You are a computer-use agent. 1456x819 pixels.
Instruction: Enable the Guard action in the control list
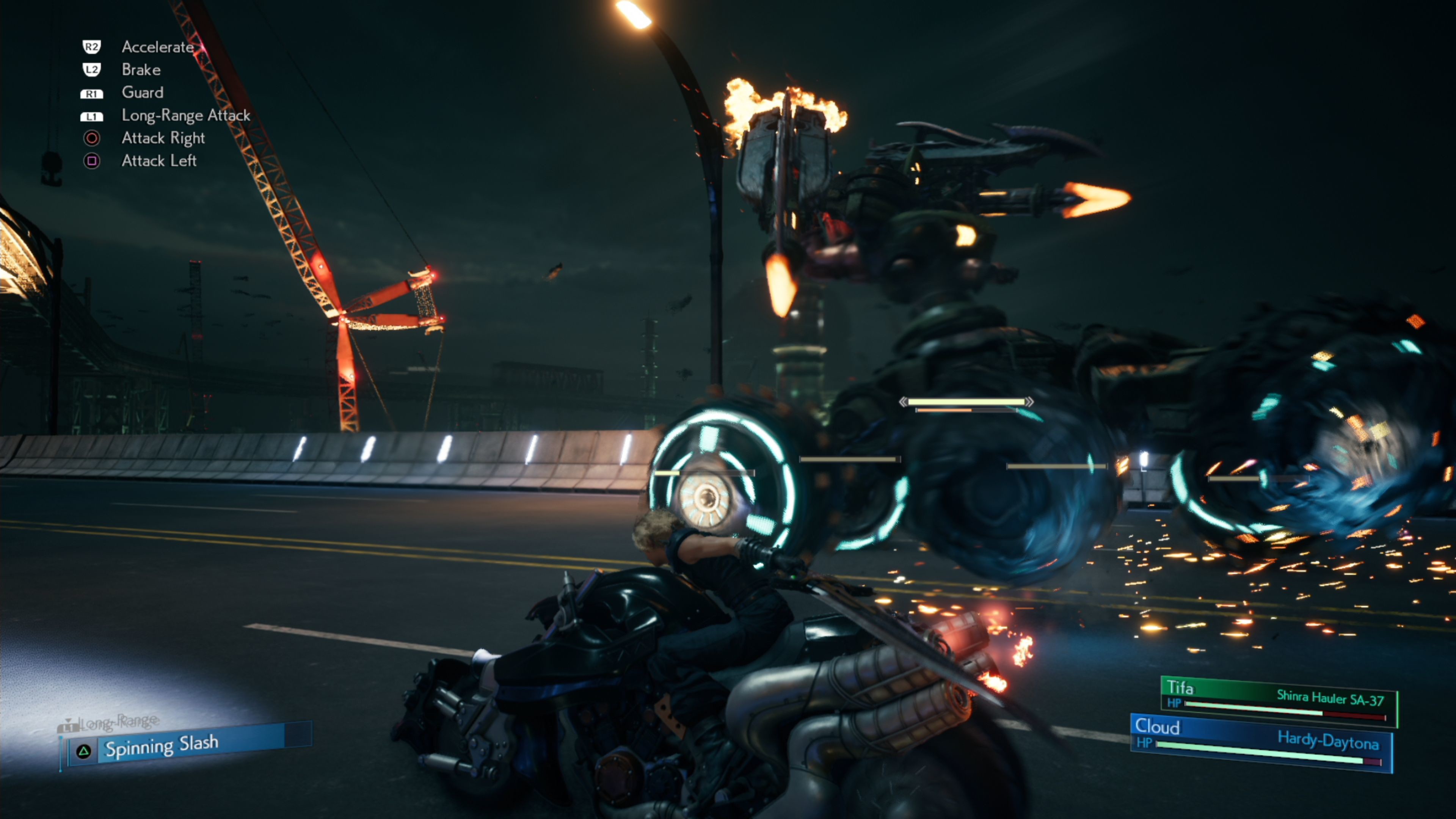click(x=142, y=93)
